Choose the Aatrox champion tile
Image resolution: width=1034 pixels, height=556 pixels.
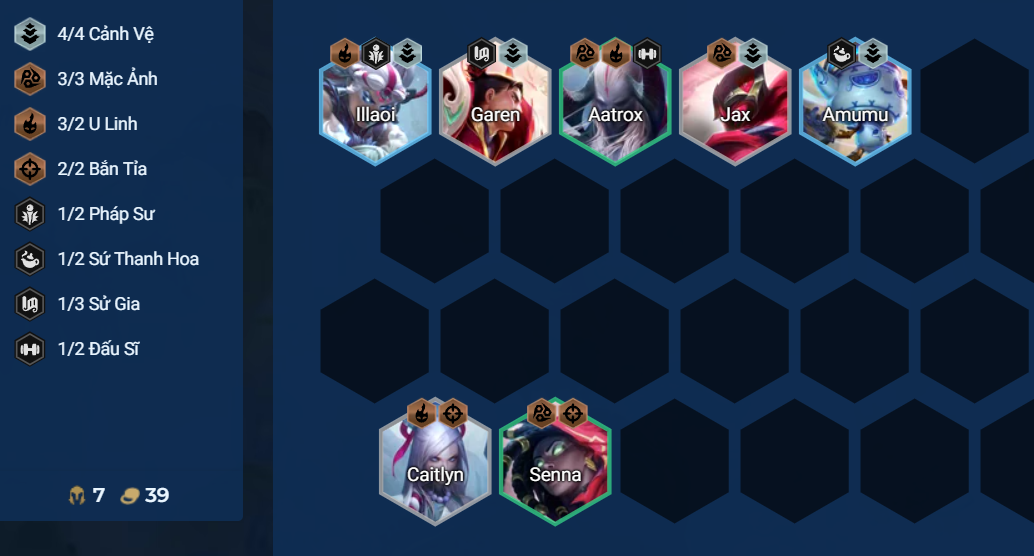pos(615,108)
